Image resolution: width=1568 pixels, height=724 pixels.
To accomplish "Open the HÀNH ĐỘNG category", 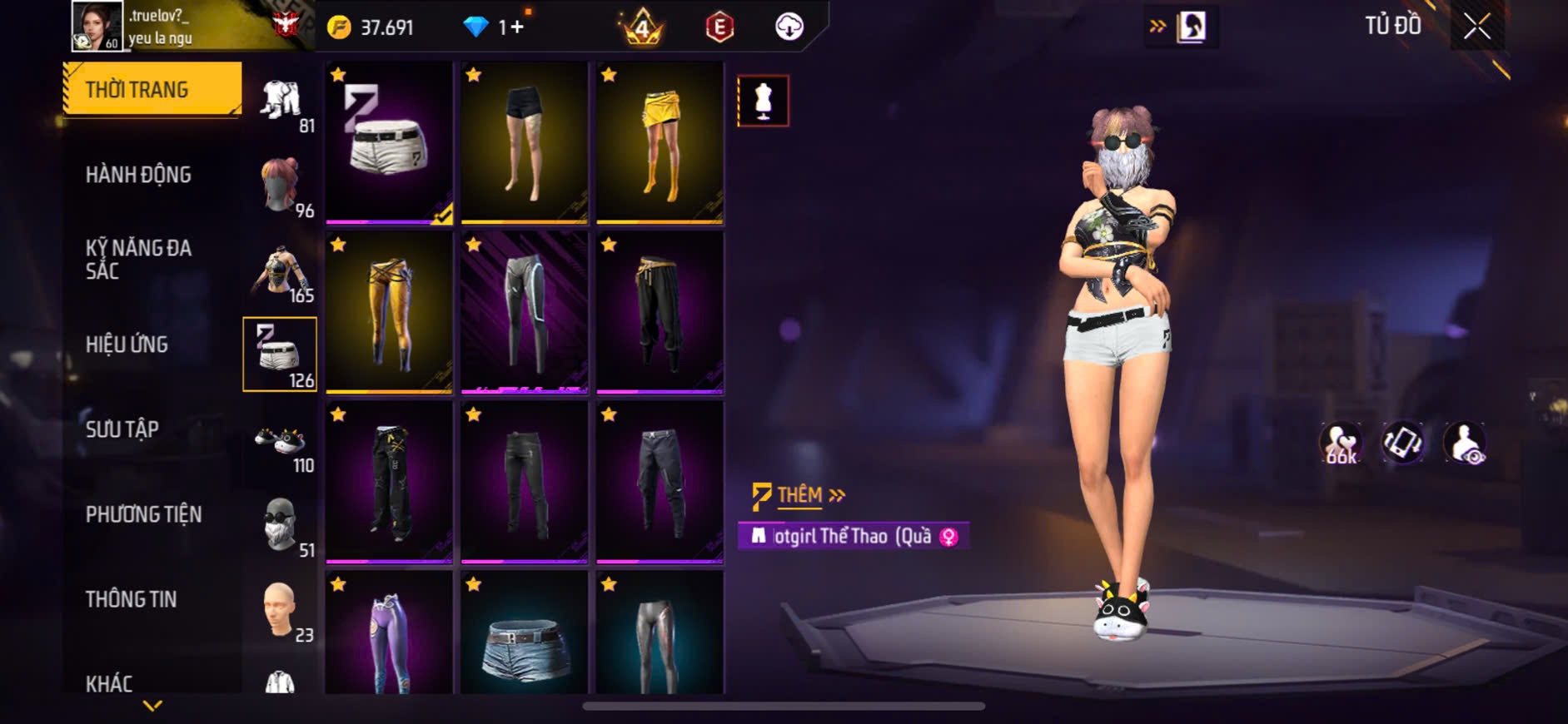I will click(x=139, y=175).
